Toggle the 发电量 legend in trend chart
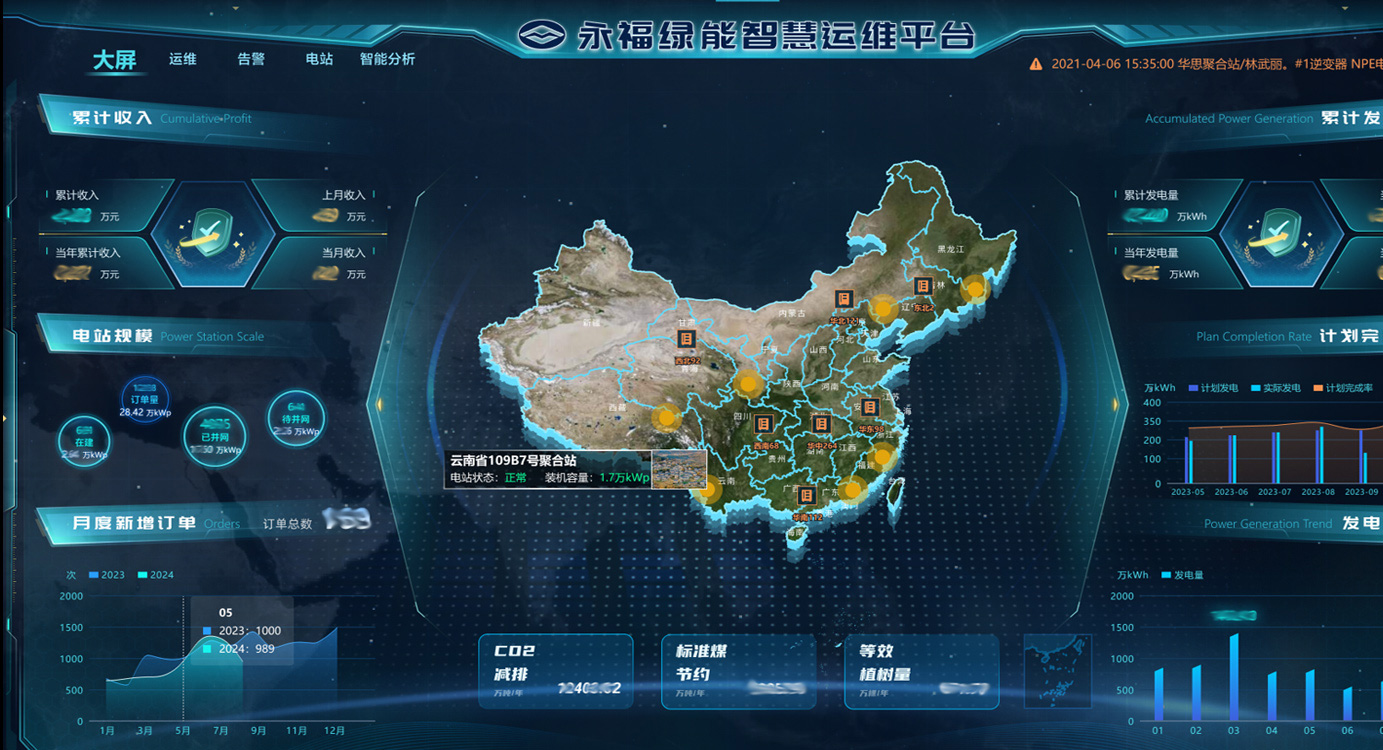Viewport: 1383px width, 750px height. point(1182,575)
